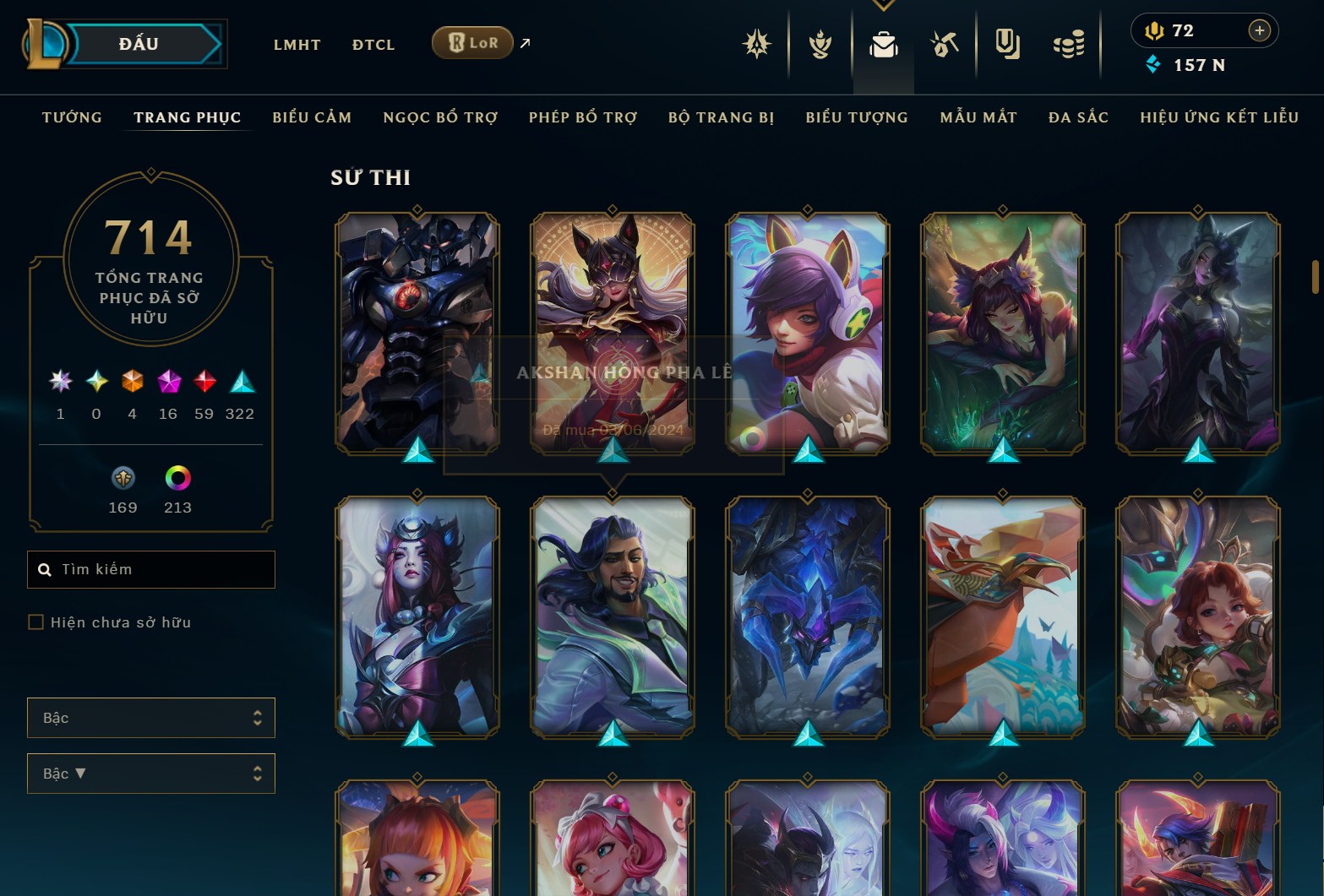1324x896 pixels.
Task: Open Your Shop tag icon
Action: pos(1007,46)
